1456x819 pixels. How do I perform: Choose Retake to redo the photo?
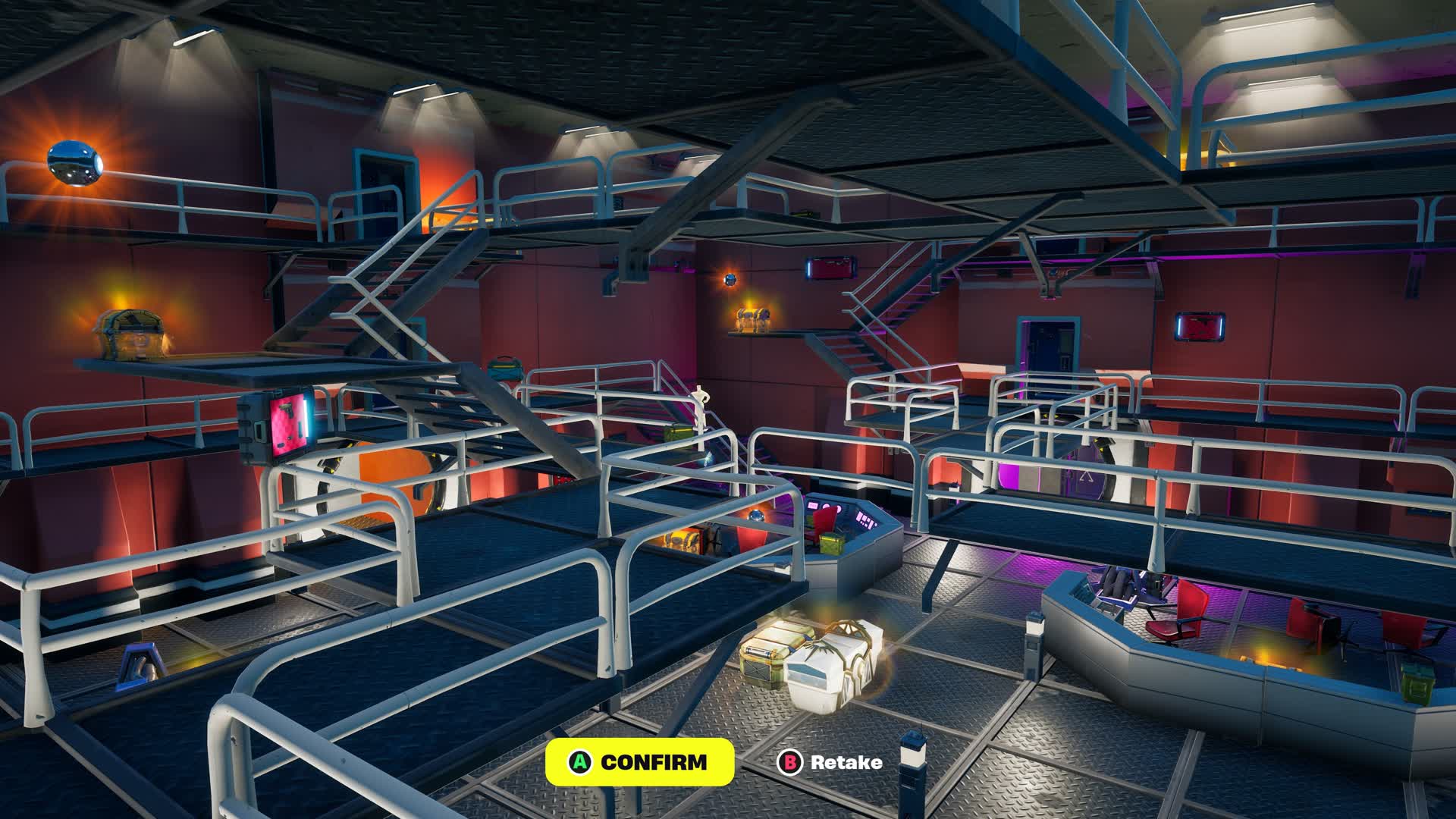click(x=831, y=762)
